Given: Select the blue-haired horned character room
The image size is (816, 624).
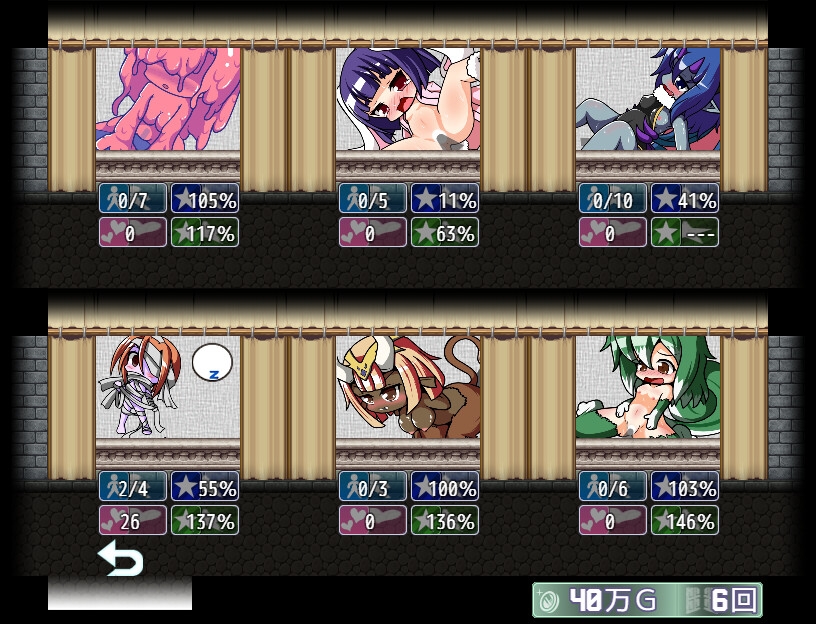Looking at the screenshot, I should click(647, 100).
